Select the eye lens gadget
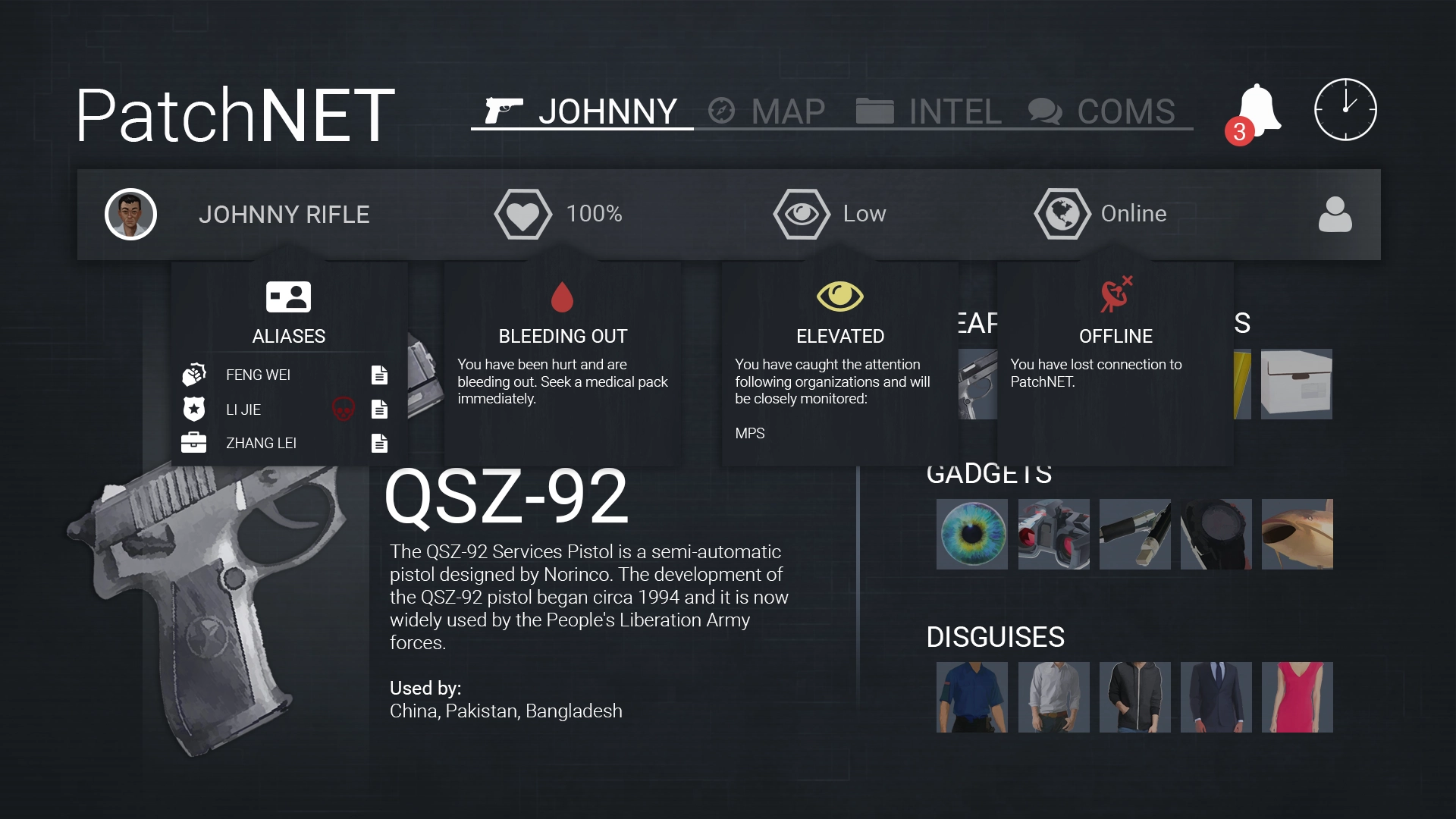 coord(972,534)
